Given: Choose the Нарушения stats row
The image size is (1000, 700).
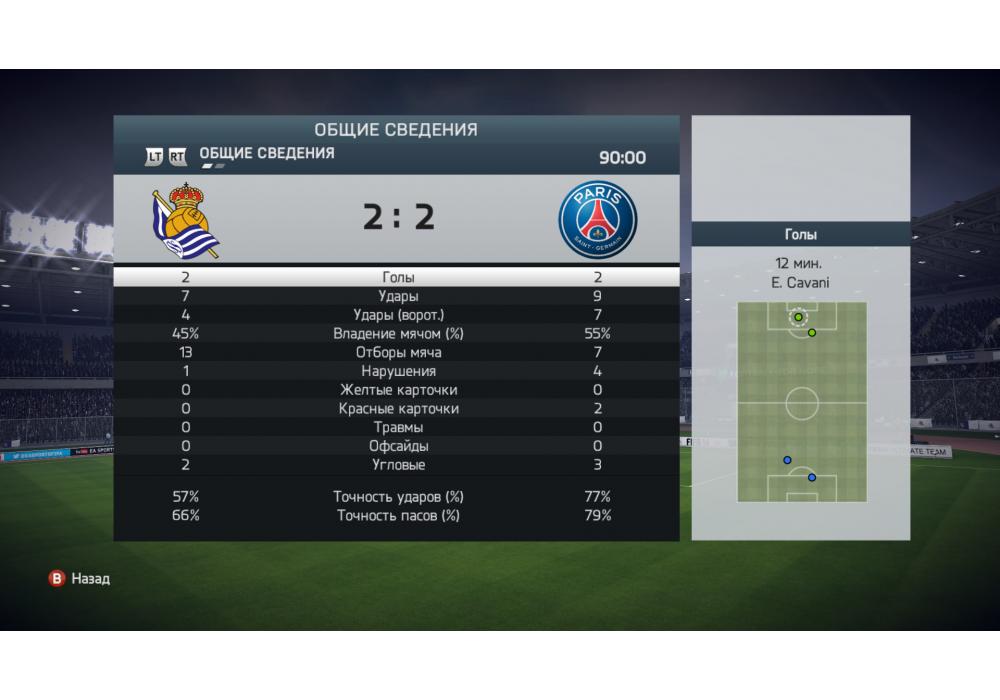Looking at the screenshot, I should (398, 371).
